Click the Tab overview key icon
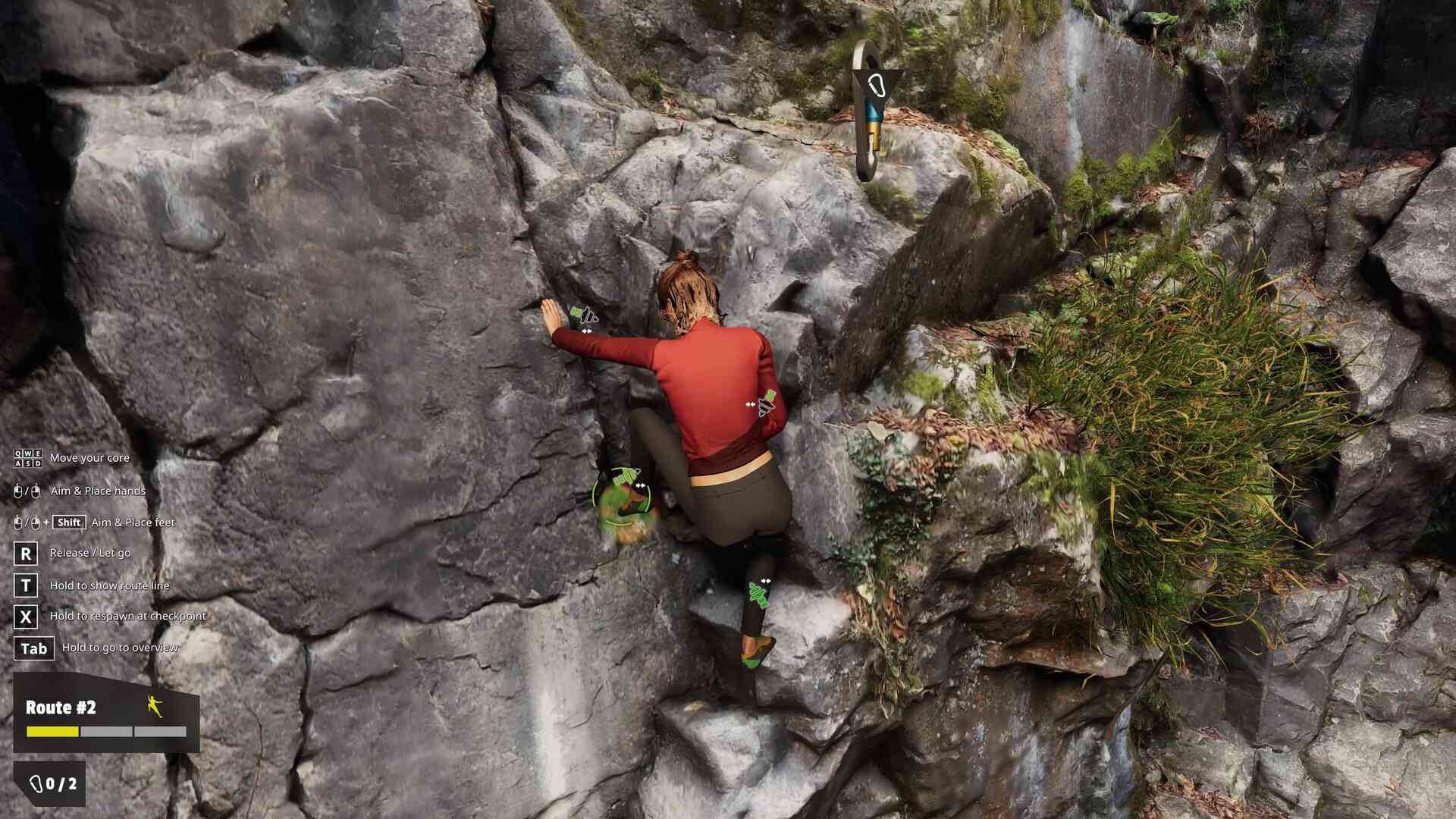 coord(33,648)
